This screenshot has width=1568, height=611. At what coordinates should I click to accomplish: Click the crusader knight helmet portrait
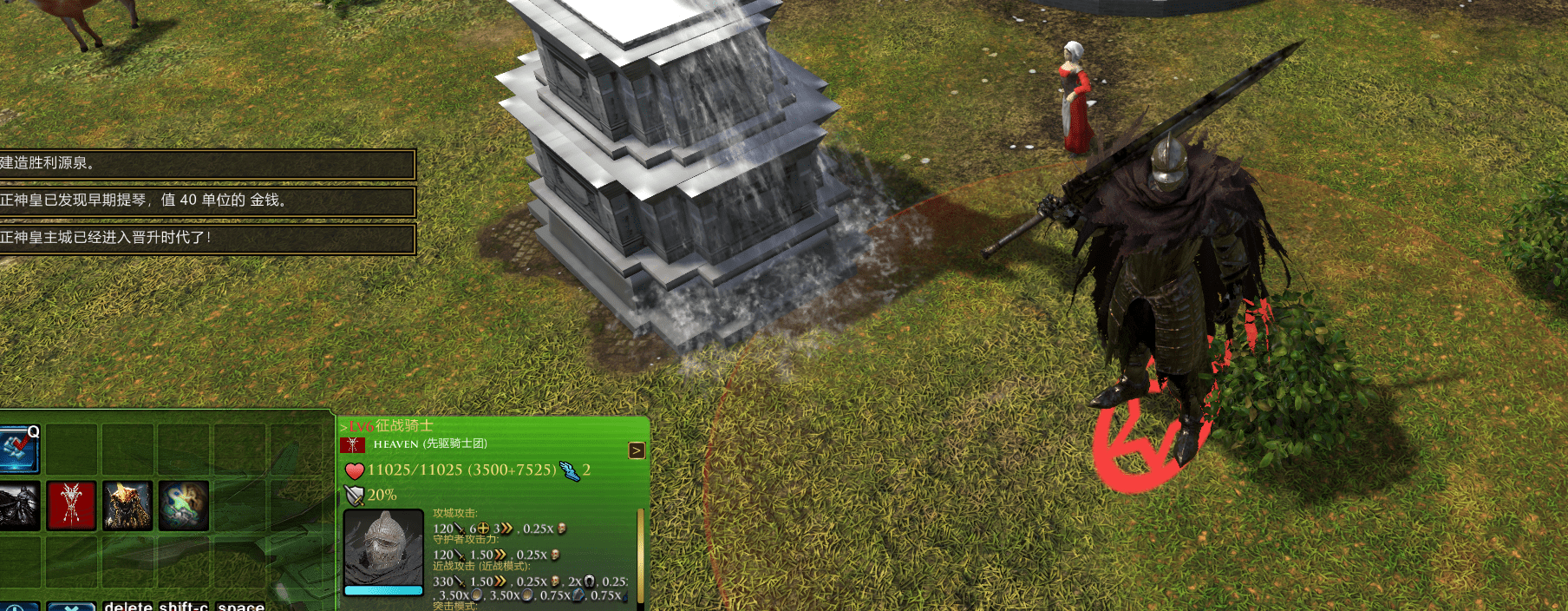point(383,549)
